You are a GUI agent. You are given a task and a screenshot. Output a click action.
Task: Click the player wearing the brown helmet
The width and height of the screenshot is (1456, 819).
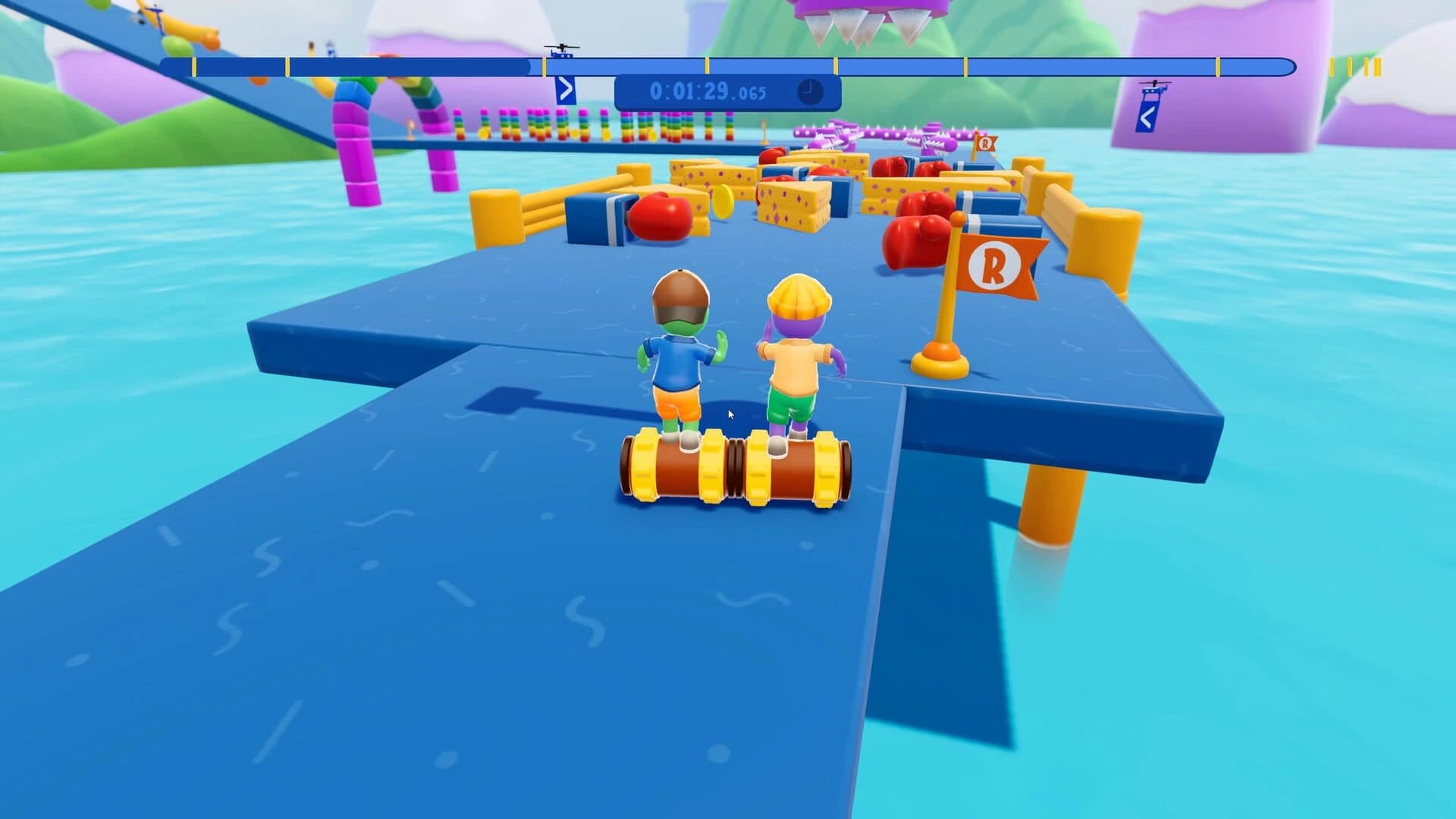click(x=679, y=356)
